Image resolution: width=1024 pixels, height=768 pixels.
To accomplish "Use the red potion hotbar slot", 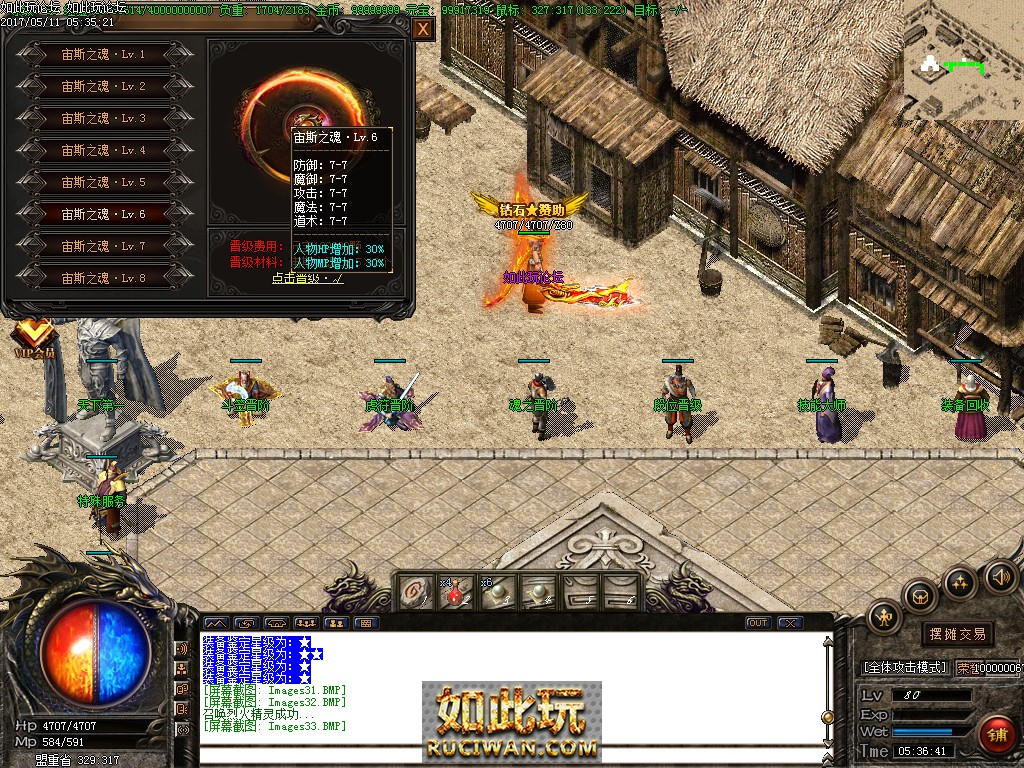I will [x=456, y=592].
